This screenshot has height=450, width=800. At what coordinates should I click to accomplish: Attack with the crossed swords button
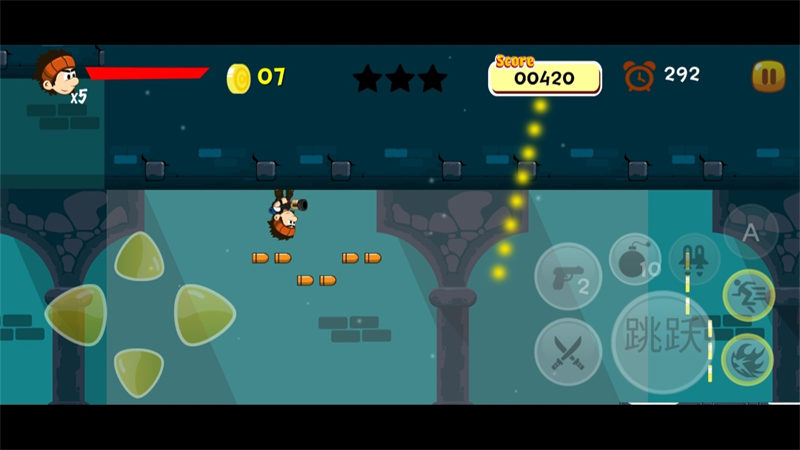[x=567, y=351]
